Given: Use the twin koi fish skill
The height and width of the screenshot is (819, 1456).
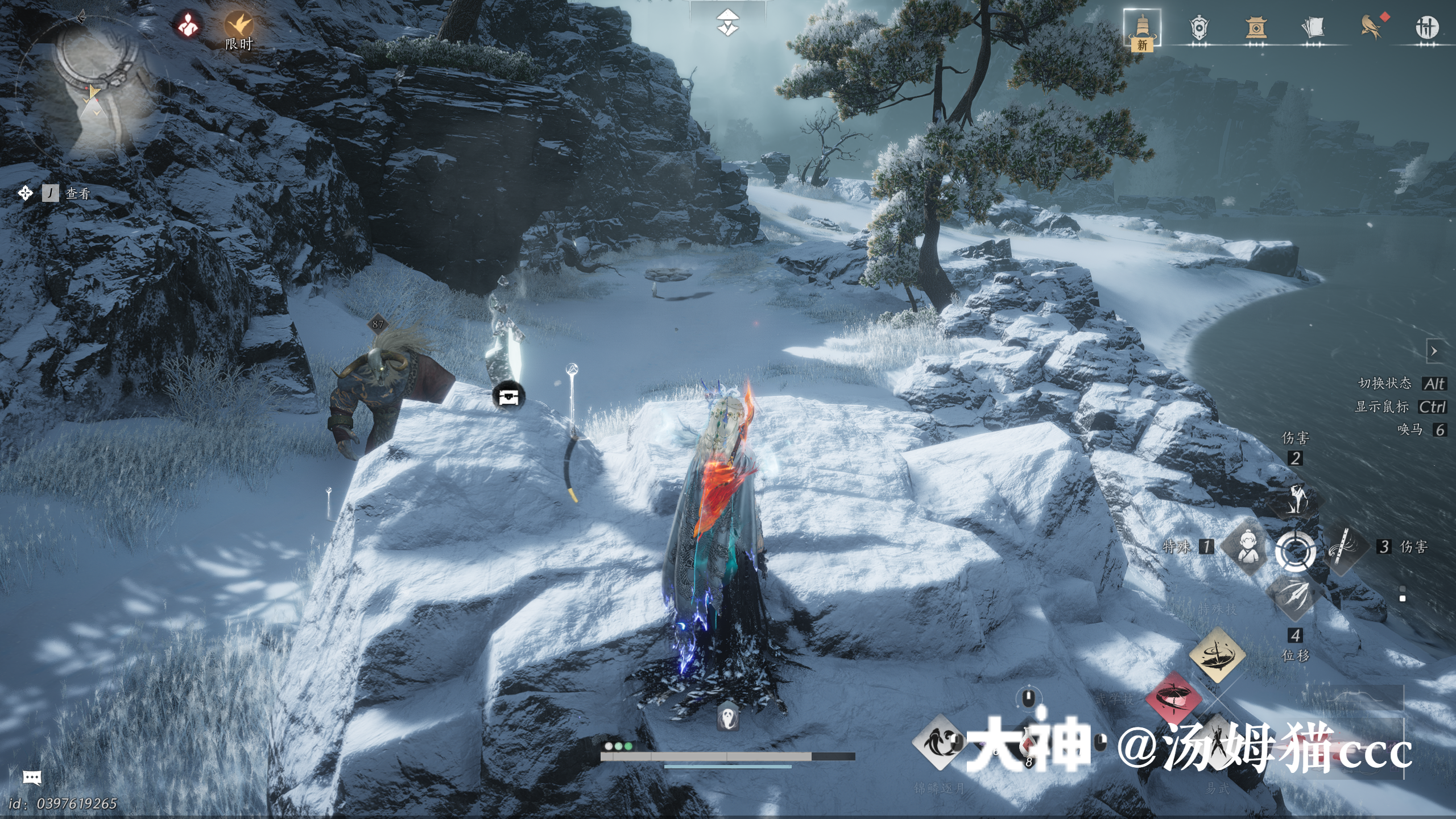Looking at the screenshot, I should click(938, 742).
